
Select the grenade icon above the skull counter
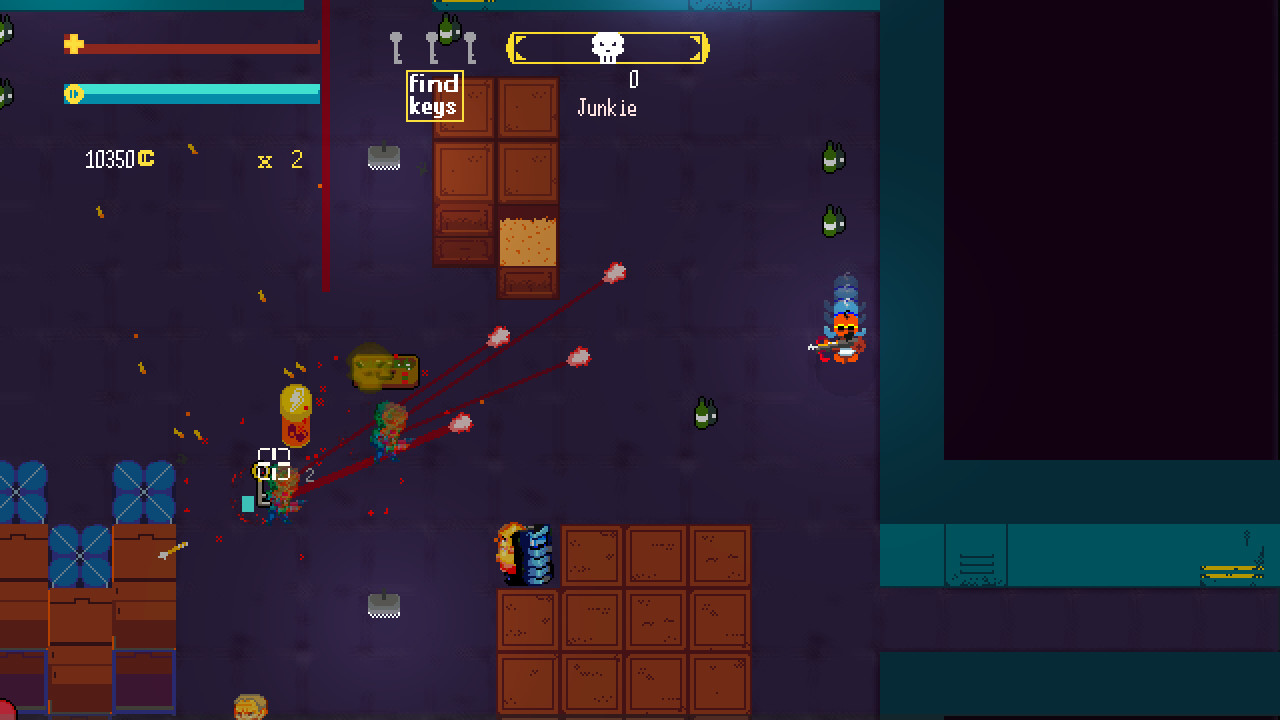[446, 30]
